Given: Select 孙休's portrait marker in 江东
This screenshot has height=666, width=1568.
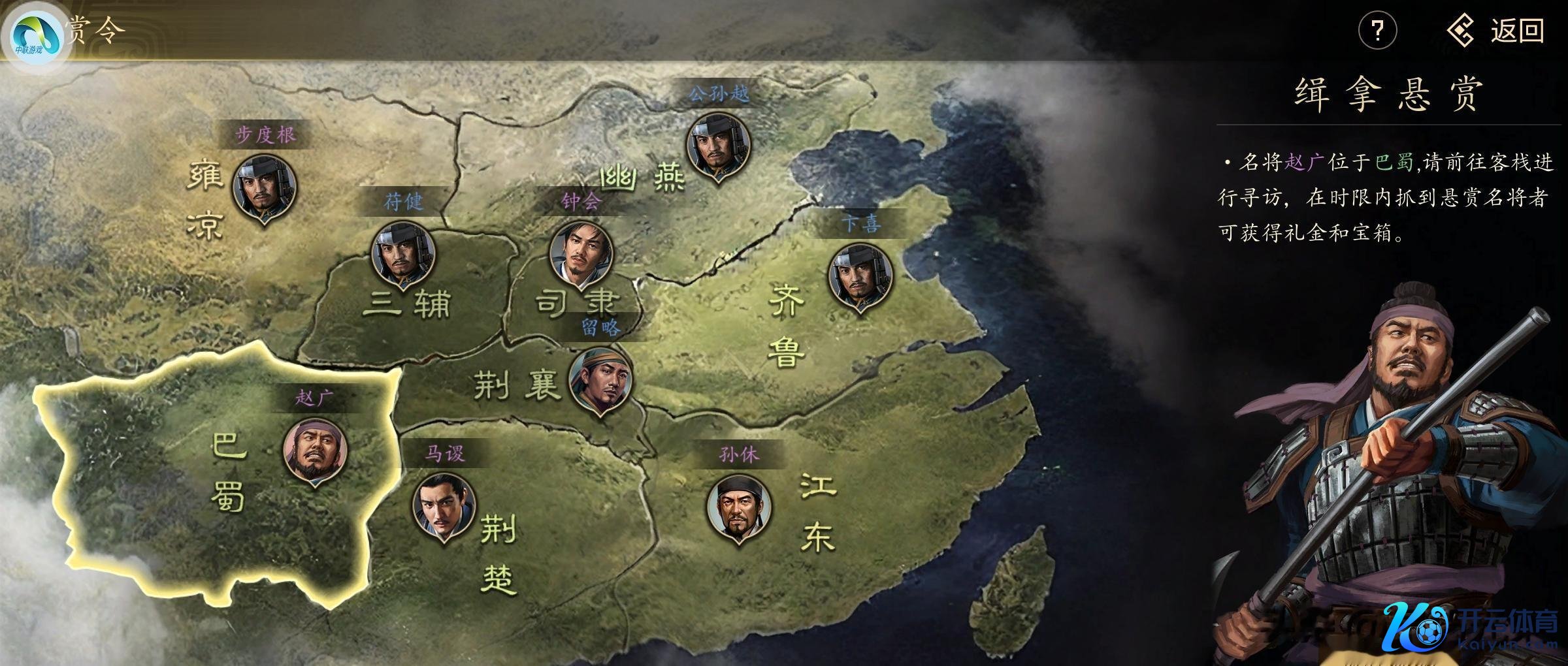Looking at the screenshot, I should (x=739, y=508).
